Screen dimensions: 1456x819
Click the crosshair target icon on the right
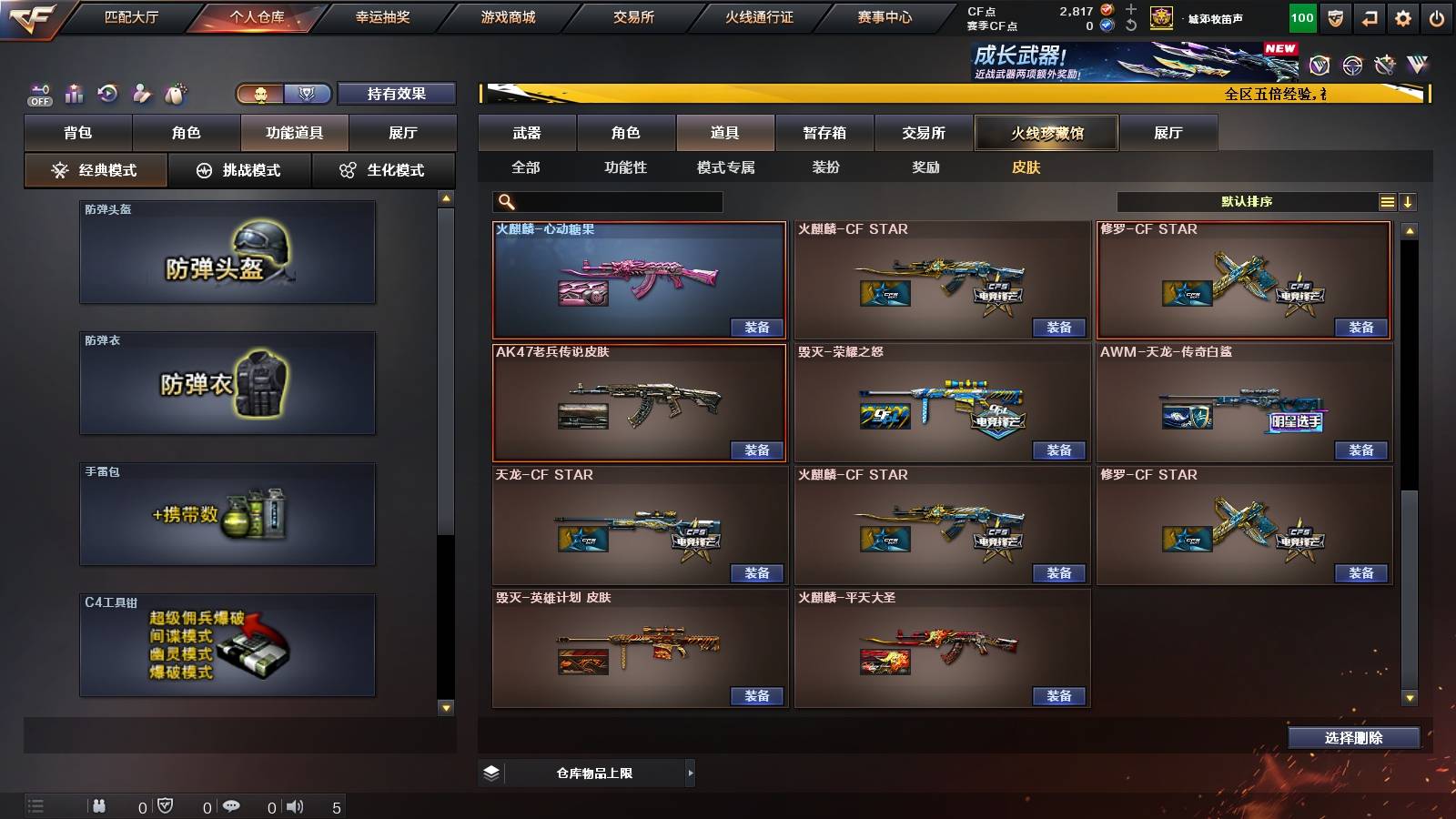point(1350,65)
